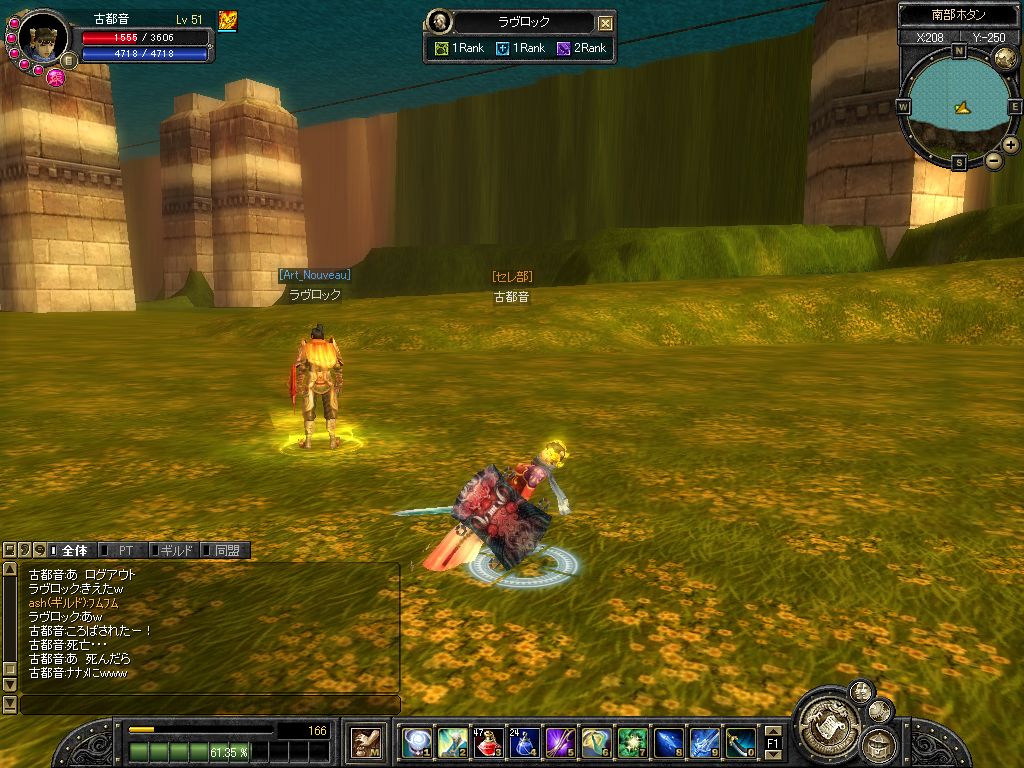Switch hotbar page with the up arrow
The width and height of the screenshot is (1024, 768).
[x=773, y=730]
